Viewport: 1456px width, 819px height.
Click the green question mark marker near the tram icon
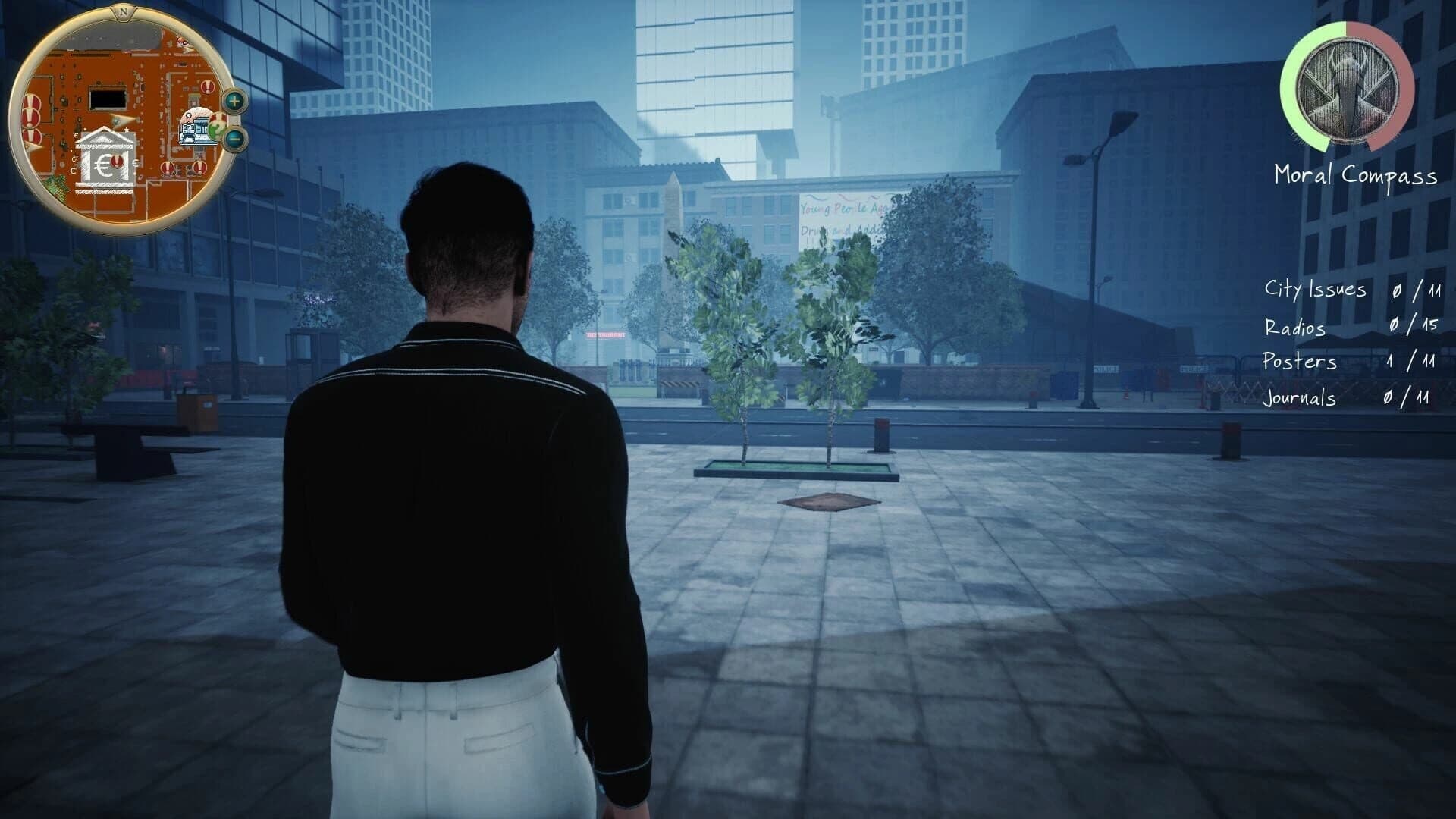(216, 130)
